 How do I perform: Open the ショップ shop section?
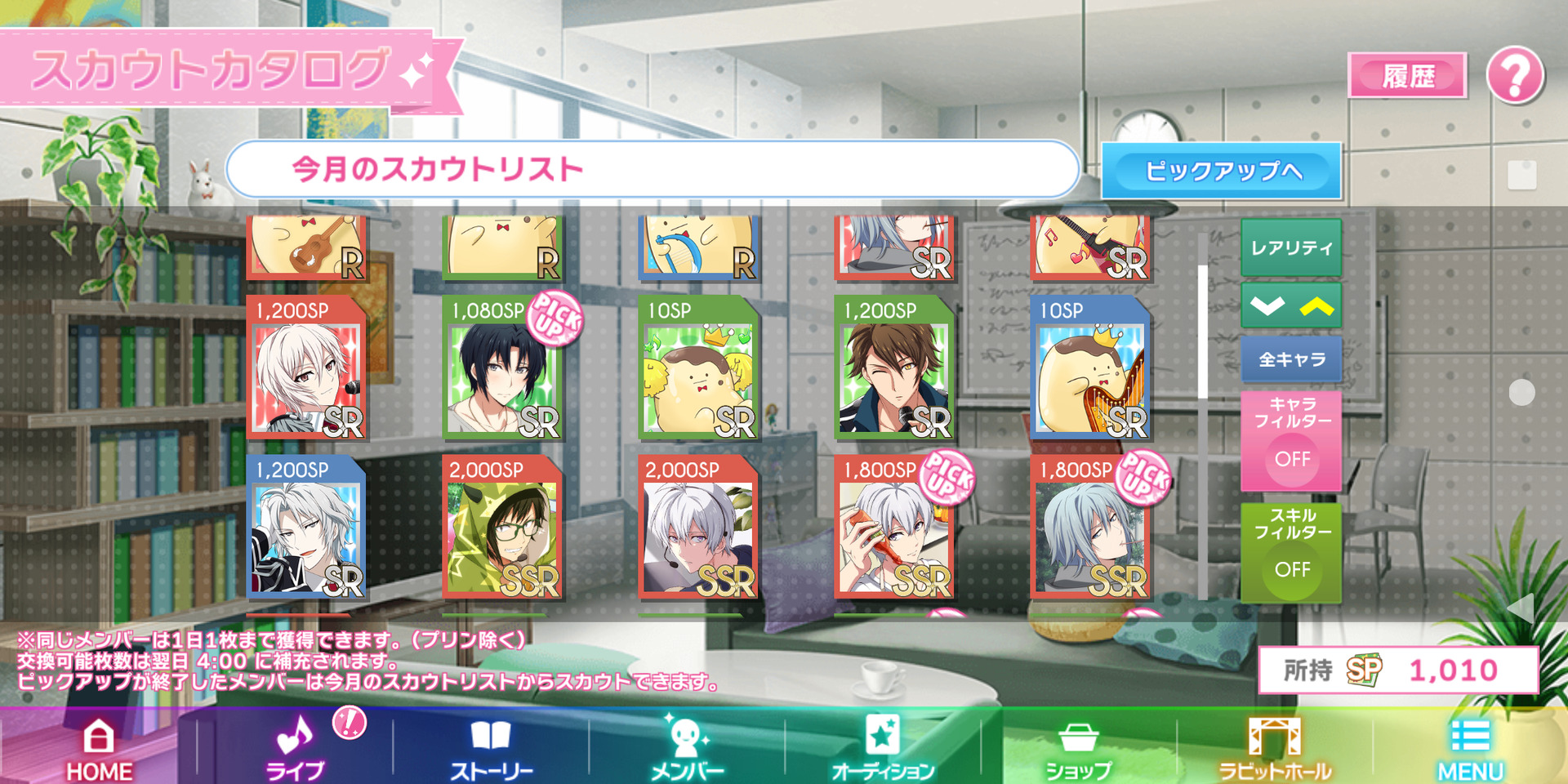(1078, 748)
